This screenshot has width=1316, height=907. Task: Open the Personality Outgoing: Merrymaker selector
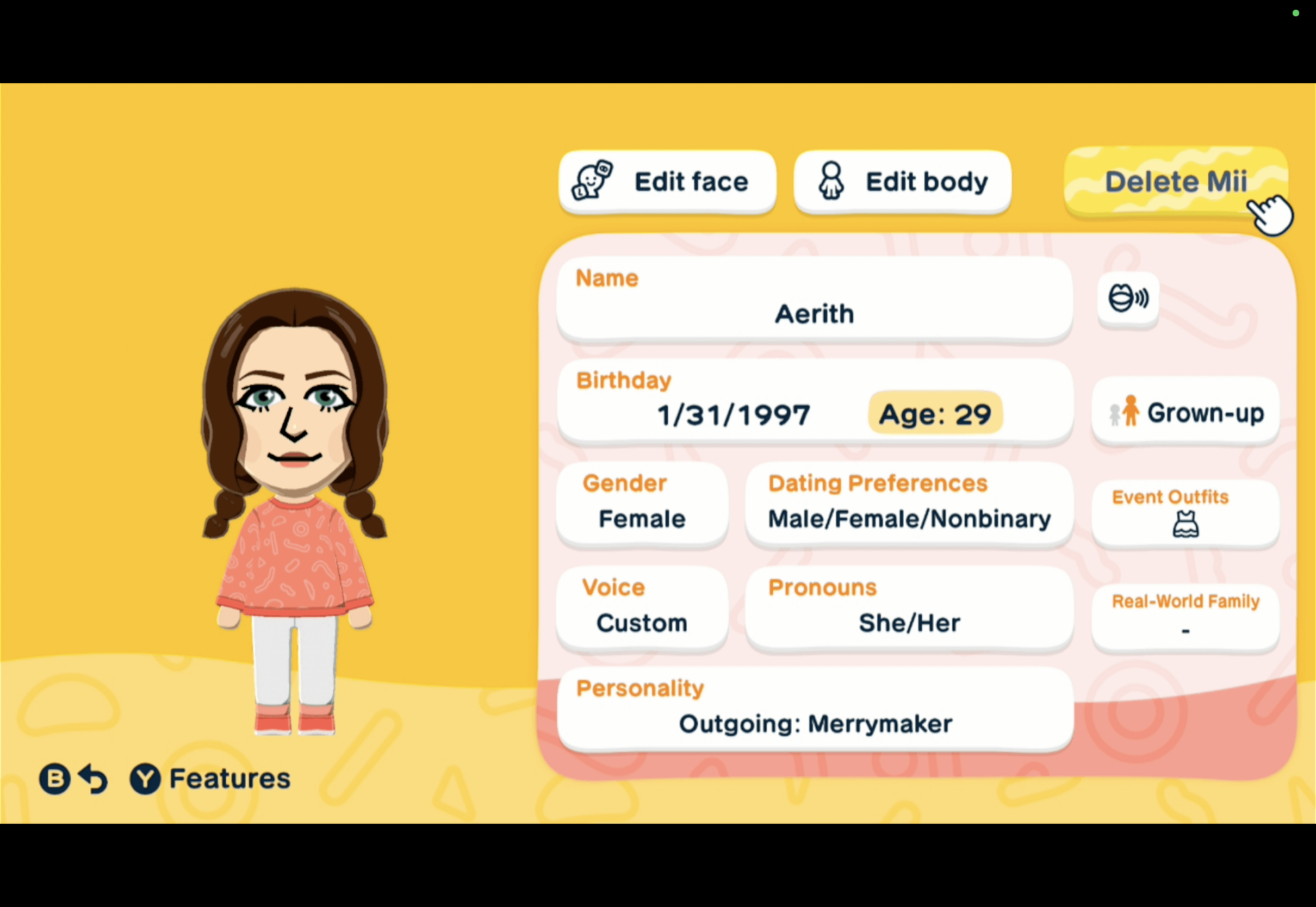[814, 709]
